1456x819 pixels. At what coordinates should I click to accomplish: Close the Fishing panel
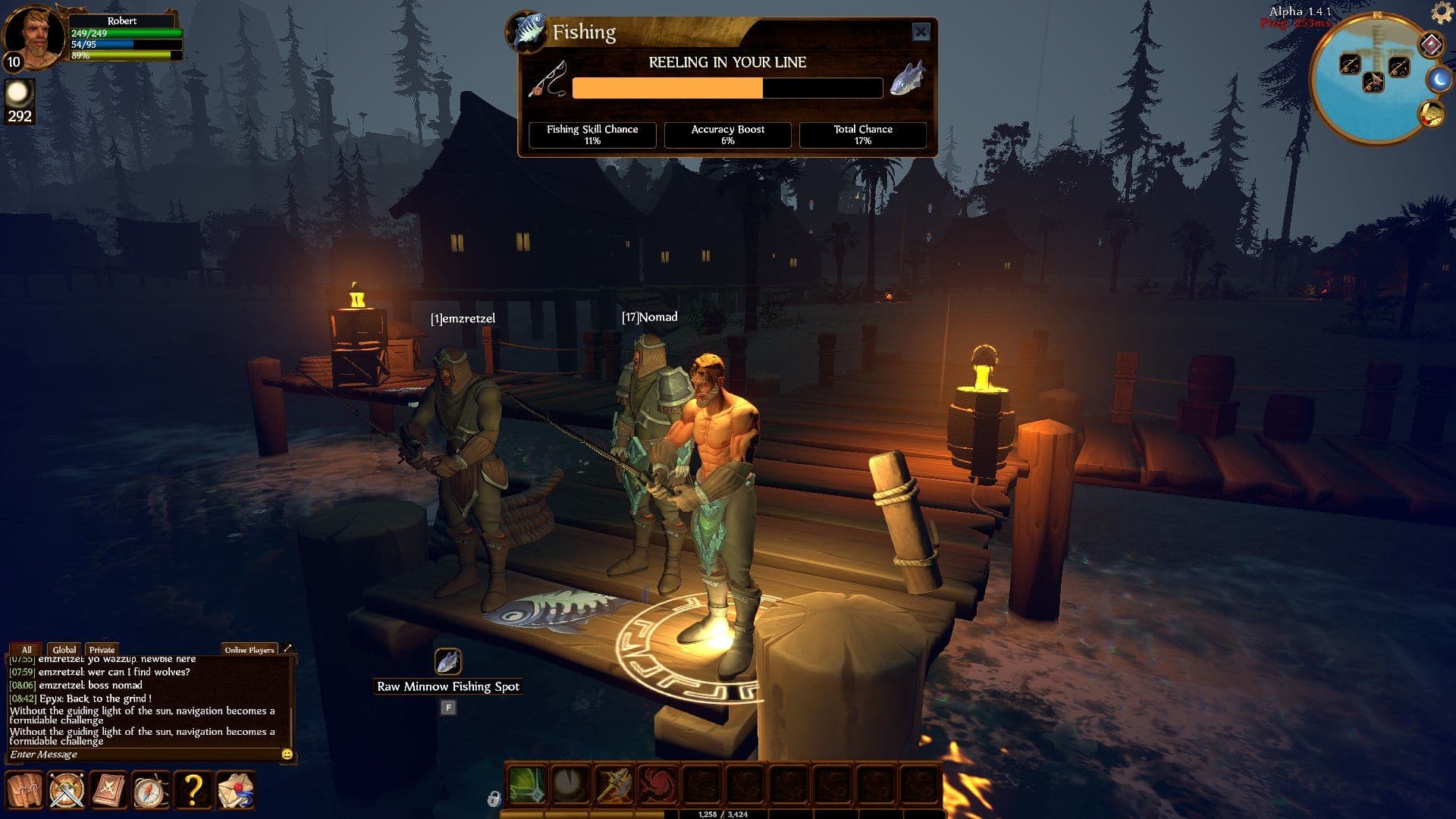coord(921,32)
